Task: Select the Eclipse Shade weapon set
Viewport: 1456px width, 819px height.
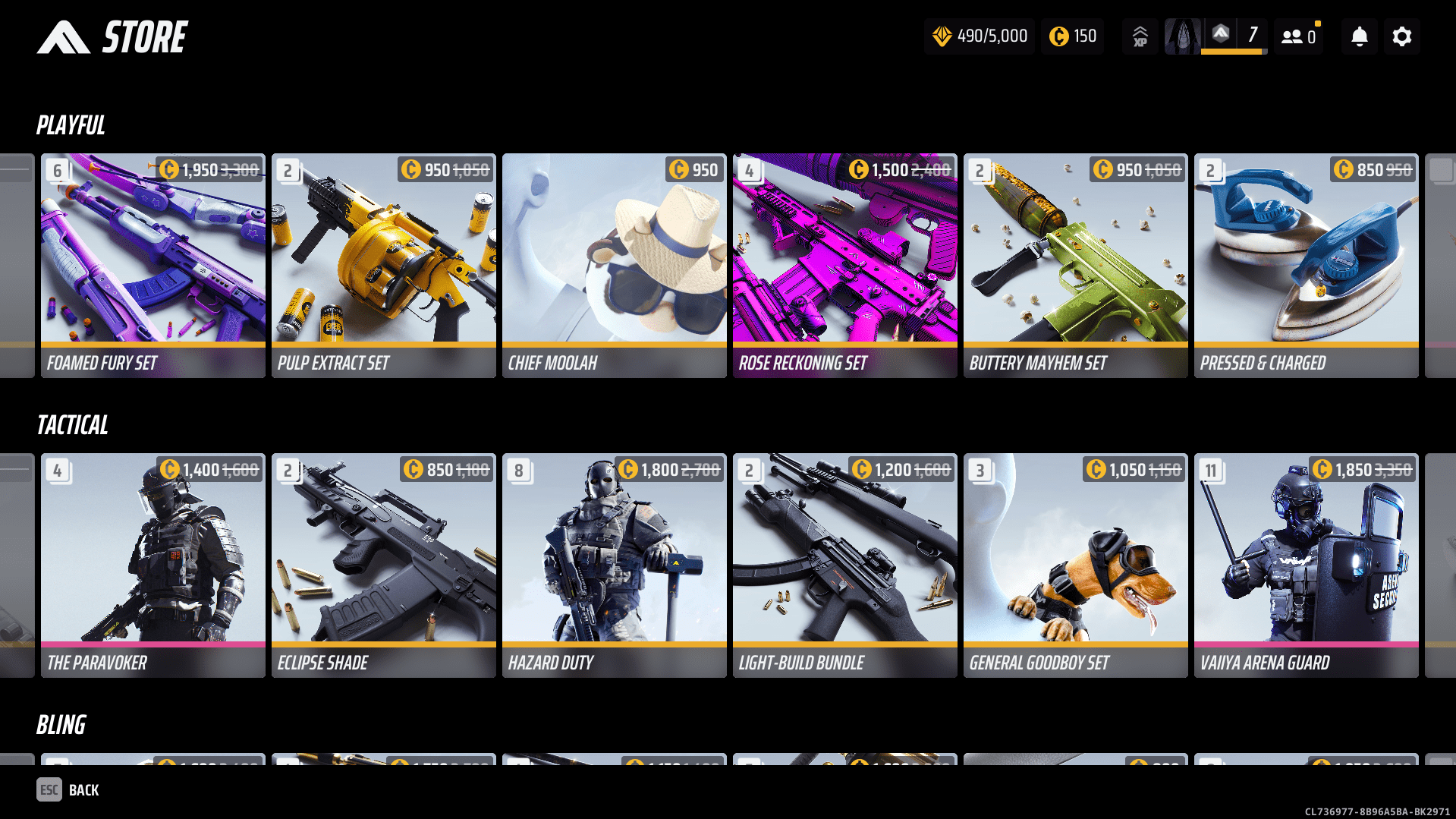Action: click(384, 565)
